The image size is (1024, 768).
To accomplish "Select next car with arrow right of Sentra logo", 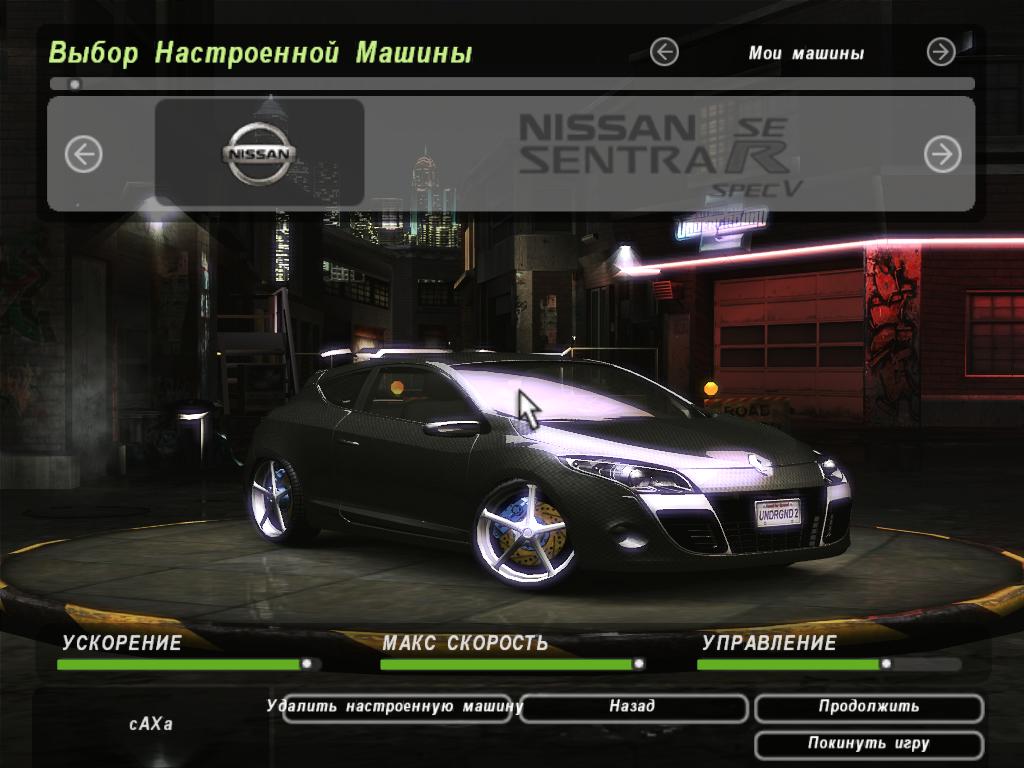I will click(942, 154).
